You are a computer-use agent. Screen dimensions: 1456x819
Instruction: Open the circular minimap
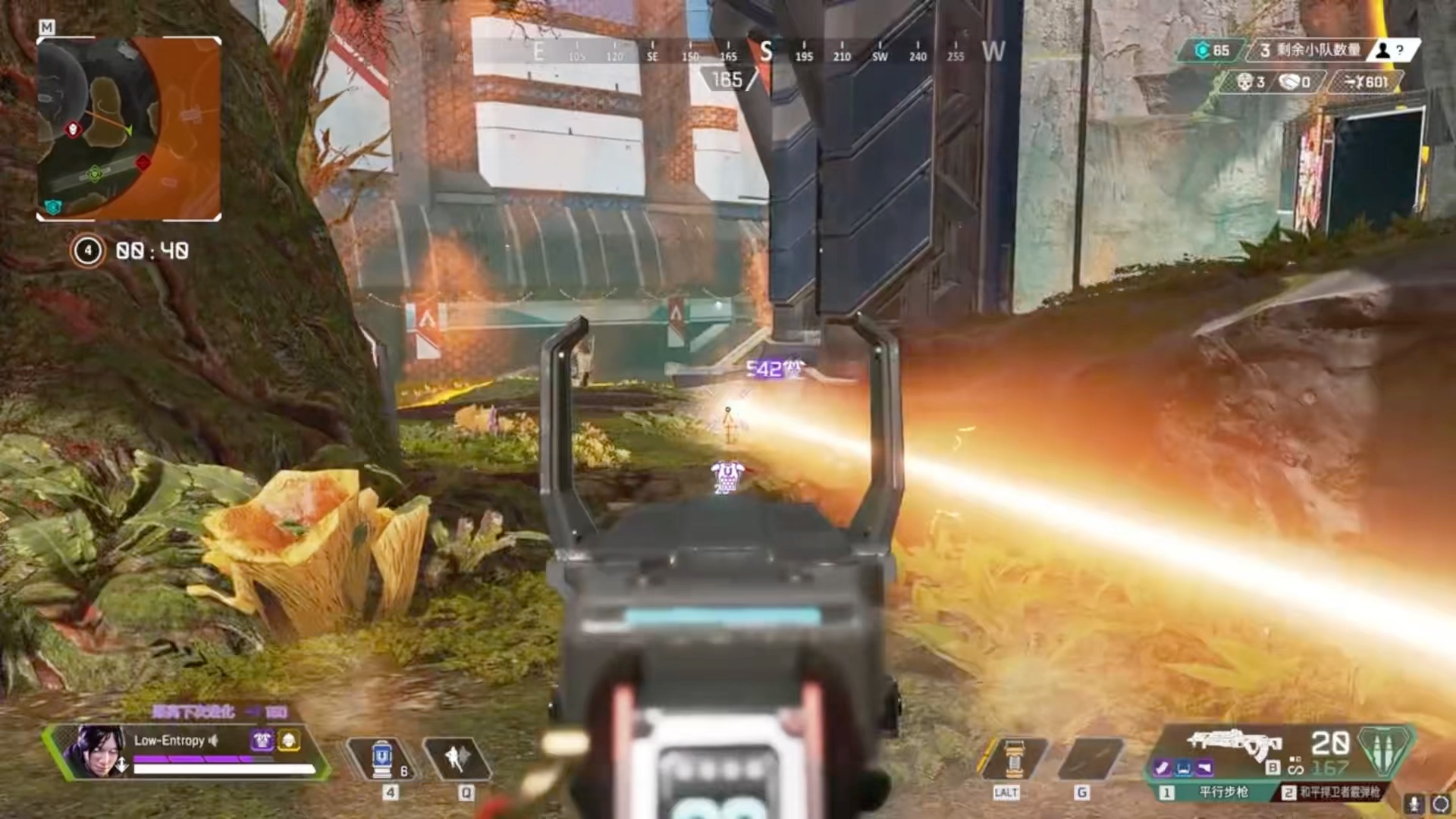[x=129, y=129]
